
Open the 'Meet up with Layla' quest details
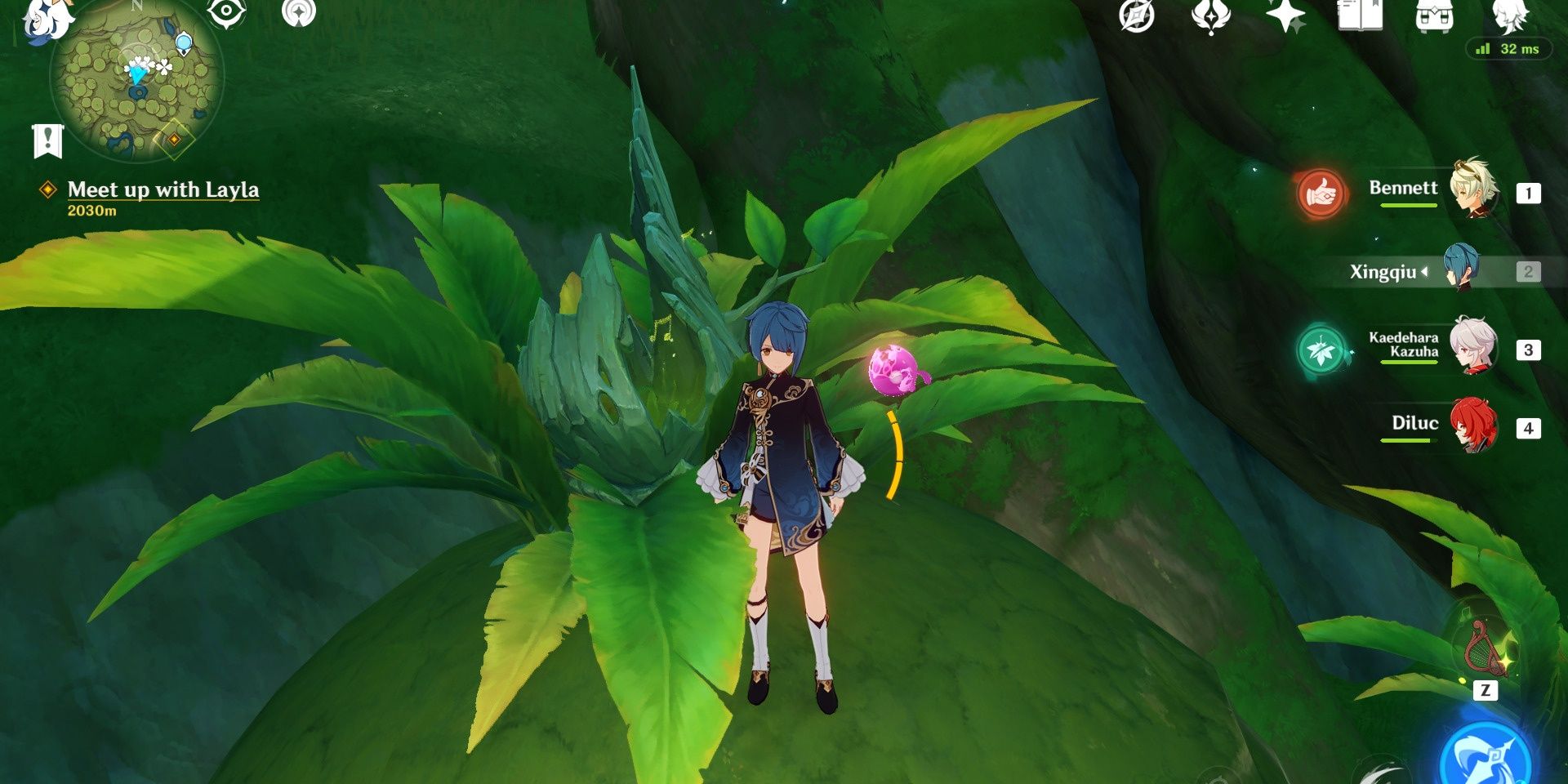coord(163,190)
